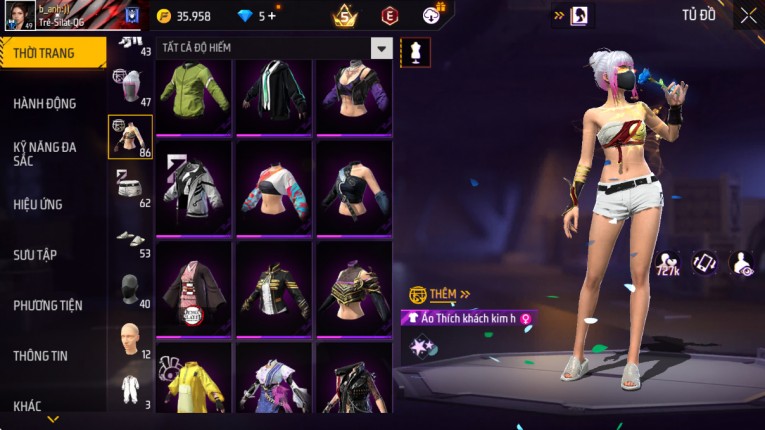Click the Thêm button
Image resolution: width=765 pixels, height=430 pixels.
pos(441,294)
